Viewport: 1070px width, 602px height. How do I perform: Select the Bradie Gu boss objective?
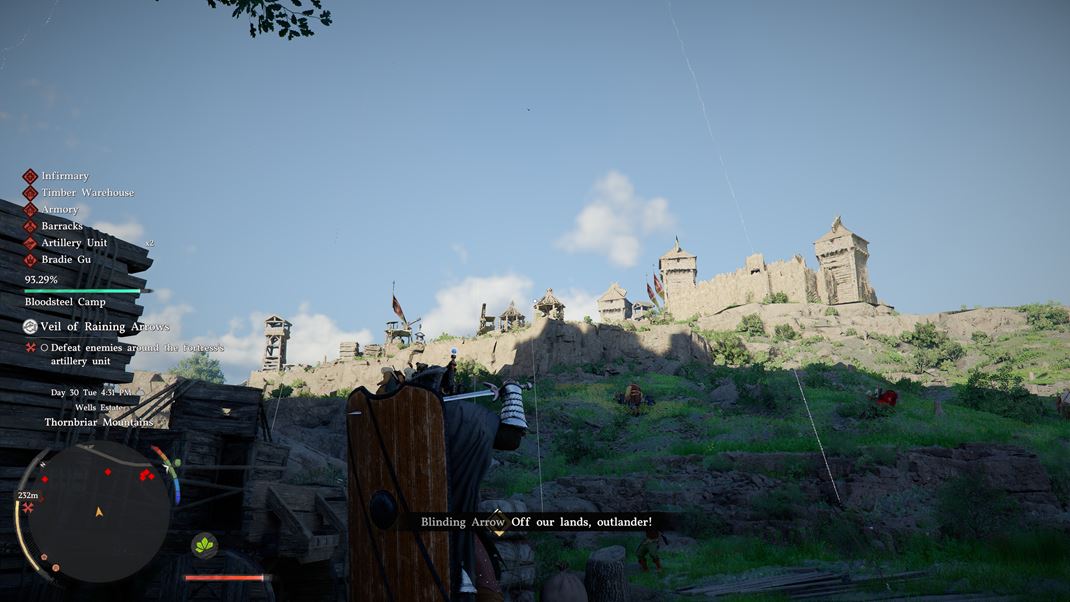point(66,260)
